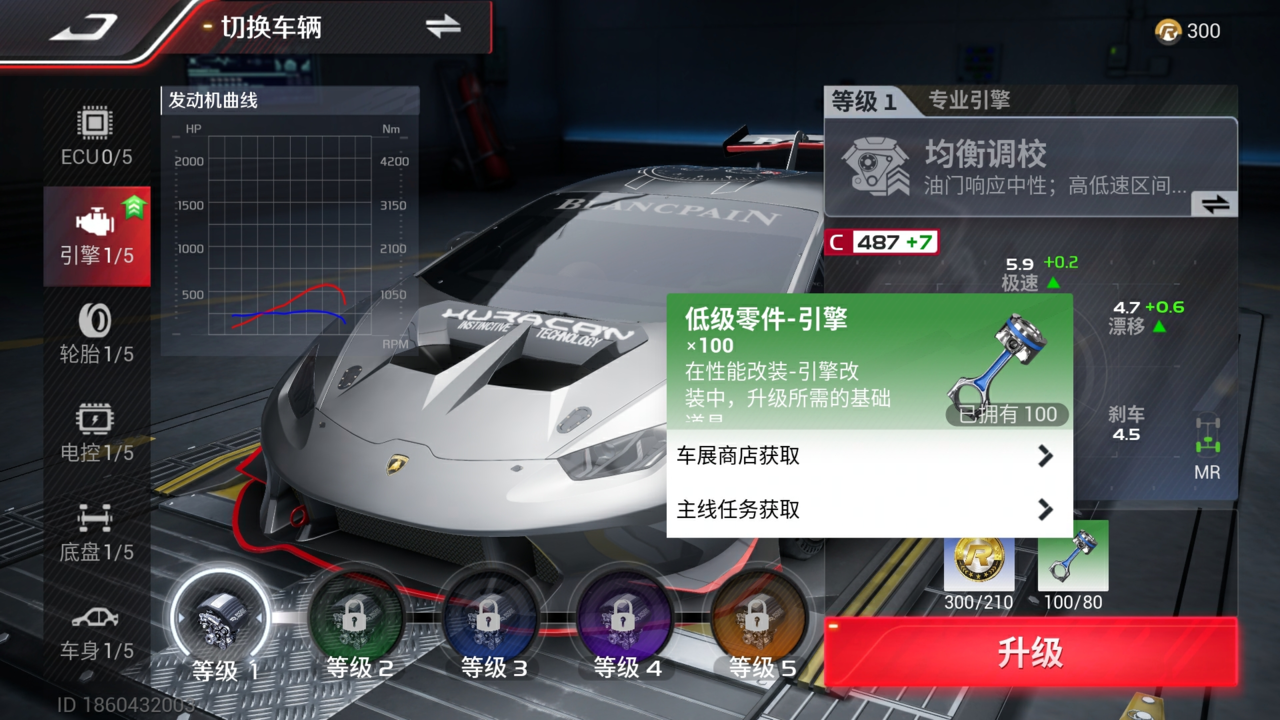Expand 主线任务获取 with its chevron
This screenshot has height=720, width=1280.
click(x=1046, y=509)
